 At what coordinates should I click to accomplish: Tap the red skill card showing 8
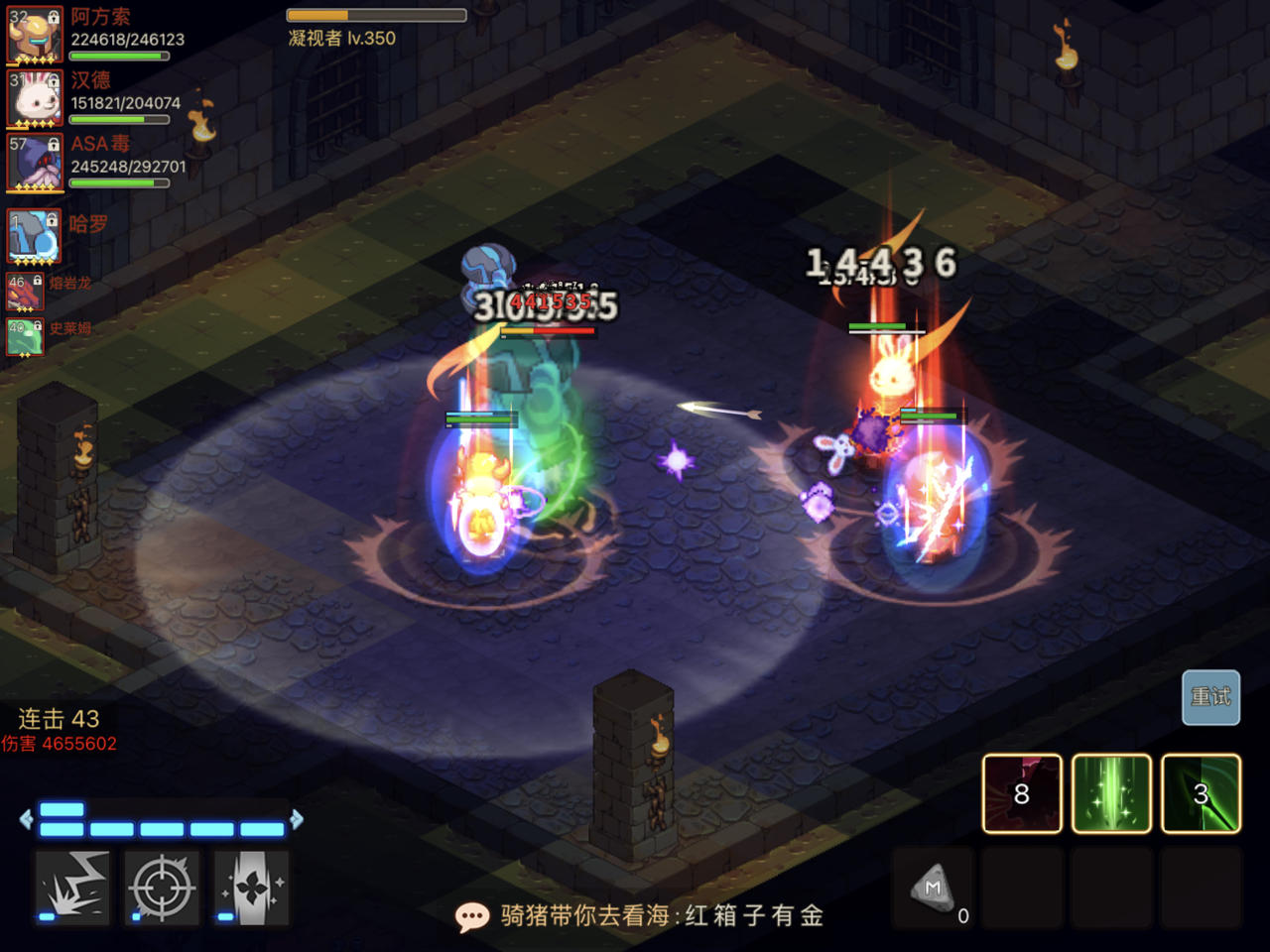pyautogui.click(x=1022, y=794)
